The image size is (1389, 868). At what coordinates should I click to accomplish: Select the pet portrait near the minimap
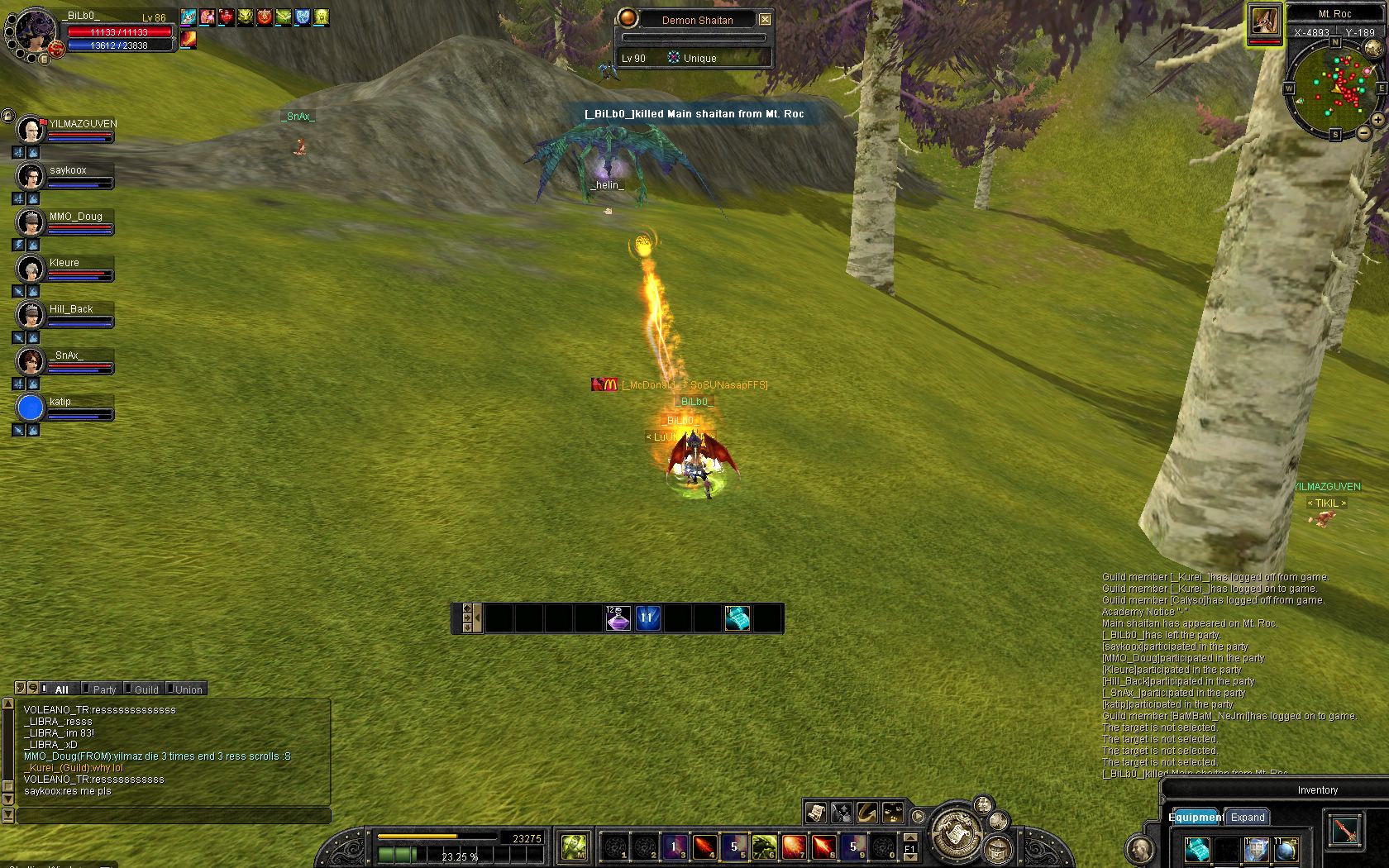point(1264,21)
